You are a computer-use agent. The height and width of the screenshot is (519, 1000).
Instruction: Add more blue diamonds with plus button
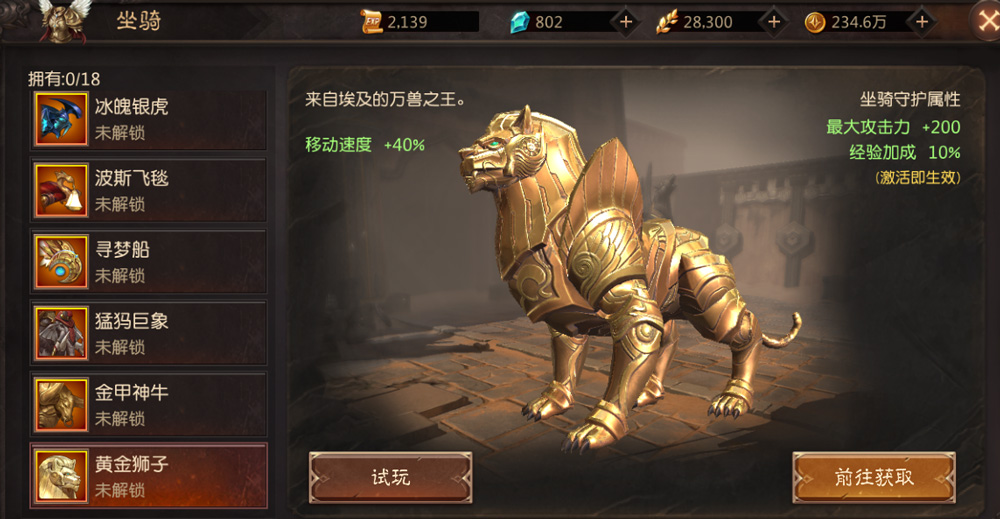click(625, 22)
